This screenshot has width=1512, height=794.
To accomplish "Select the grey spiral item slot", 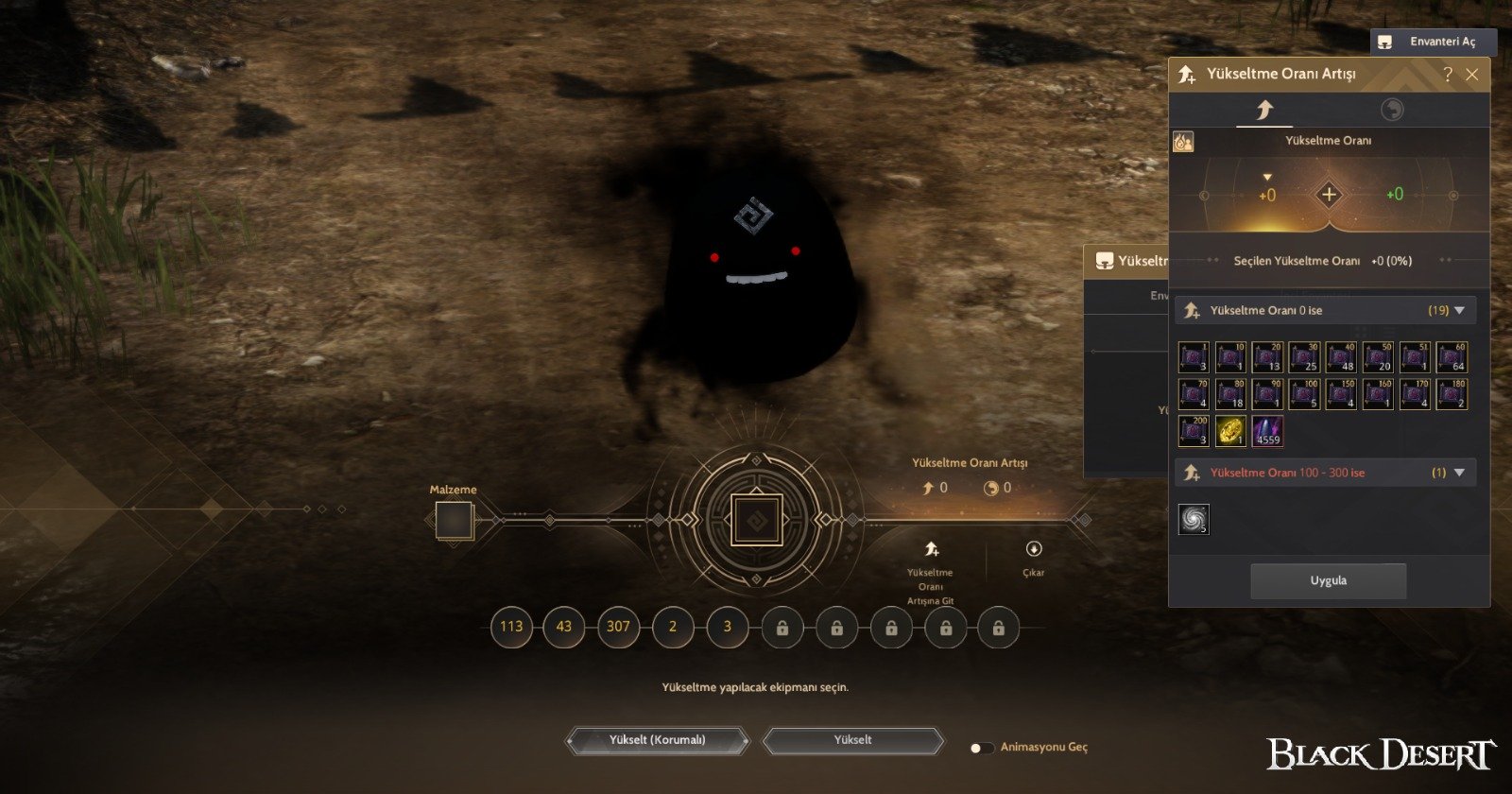I will point(1194,519).
